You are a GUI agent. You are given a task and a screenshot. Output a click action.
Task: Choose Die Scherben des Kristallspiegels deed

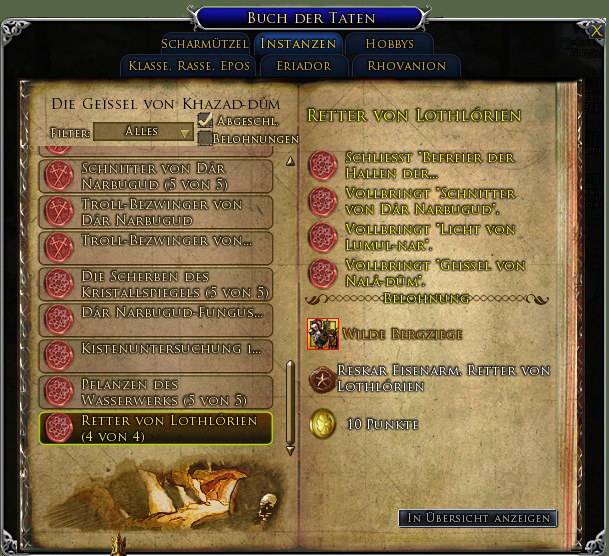coord(155,284)
